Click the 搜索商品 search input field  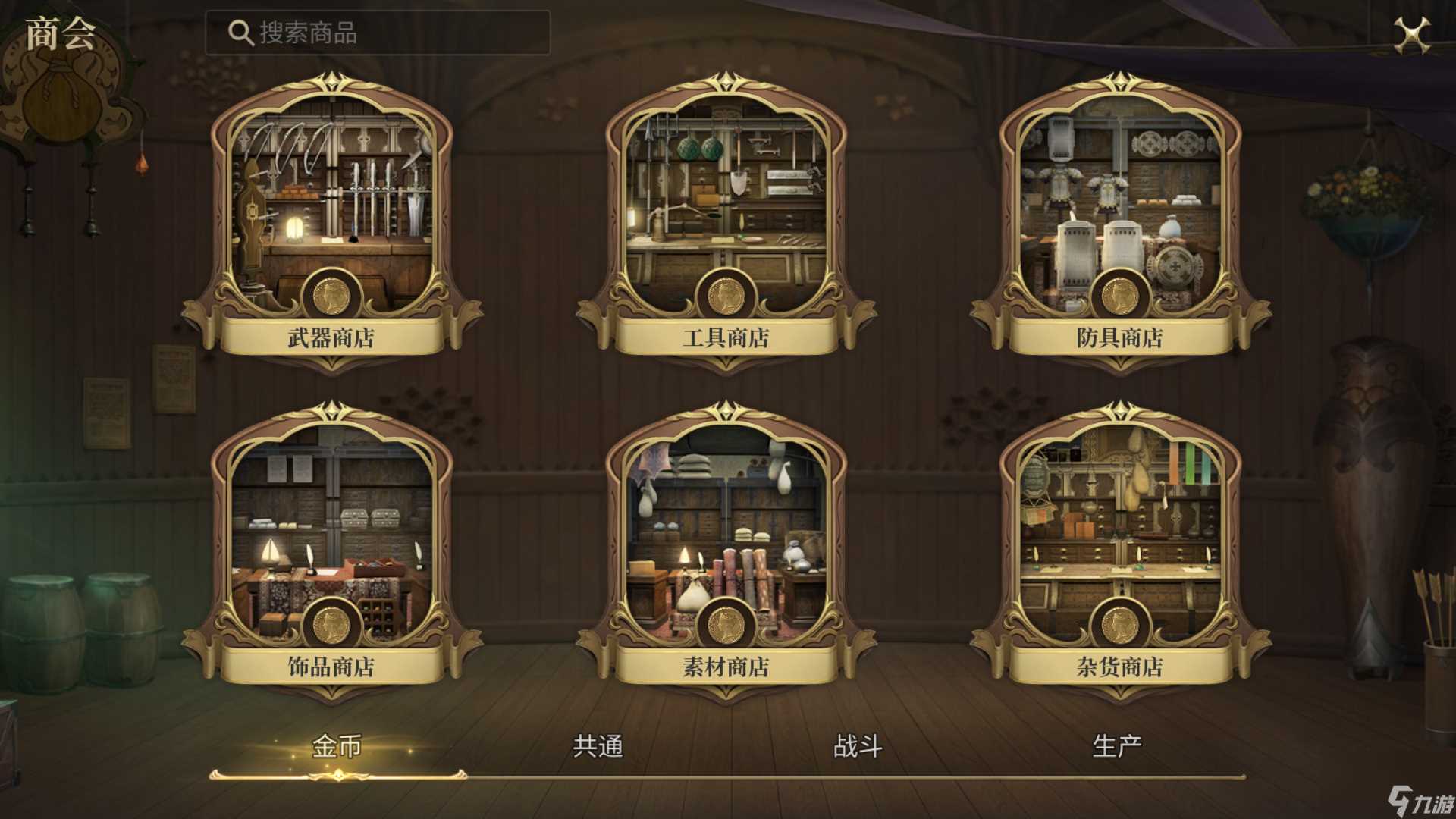(x=379, y=31)
